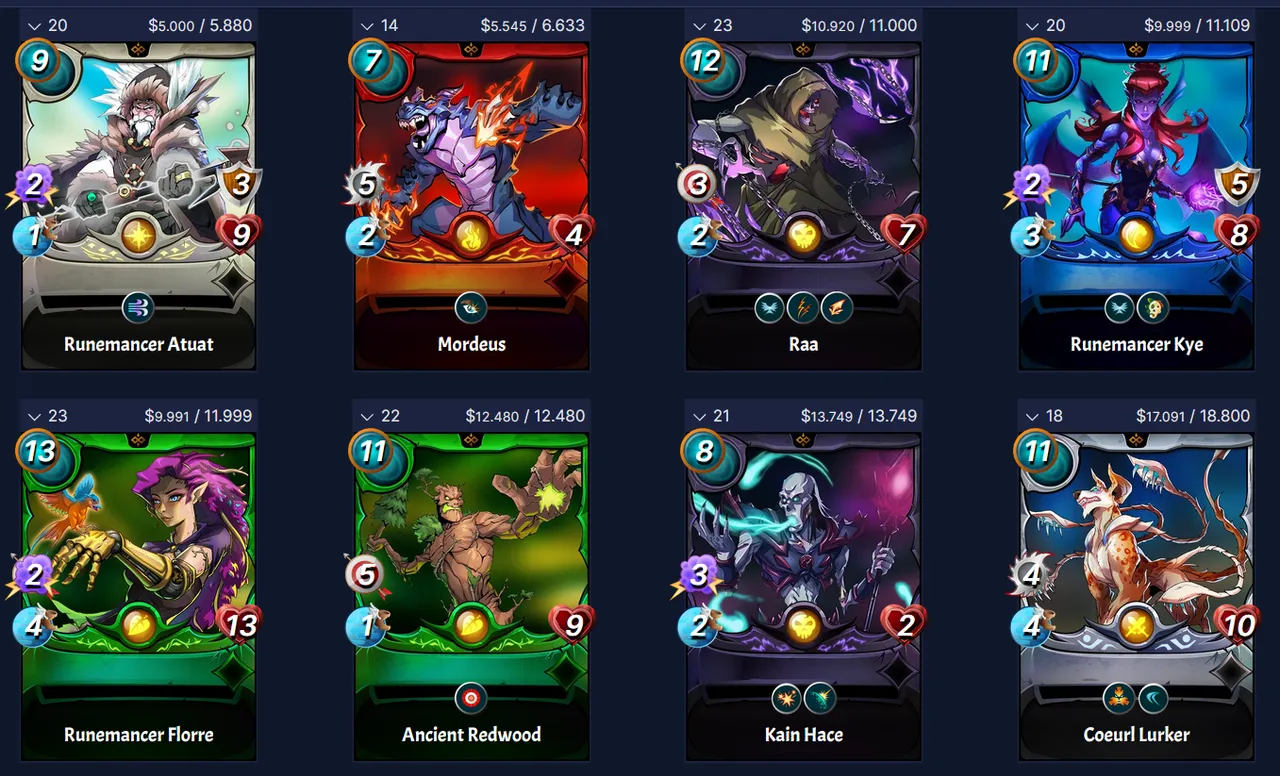Viewport: 1280px width, 776px height.
Task: Expand the dropdown arrow above Runemancer Atuat
Action: pyautogui.click(x=34, y=25)
